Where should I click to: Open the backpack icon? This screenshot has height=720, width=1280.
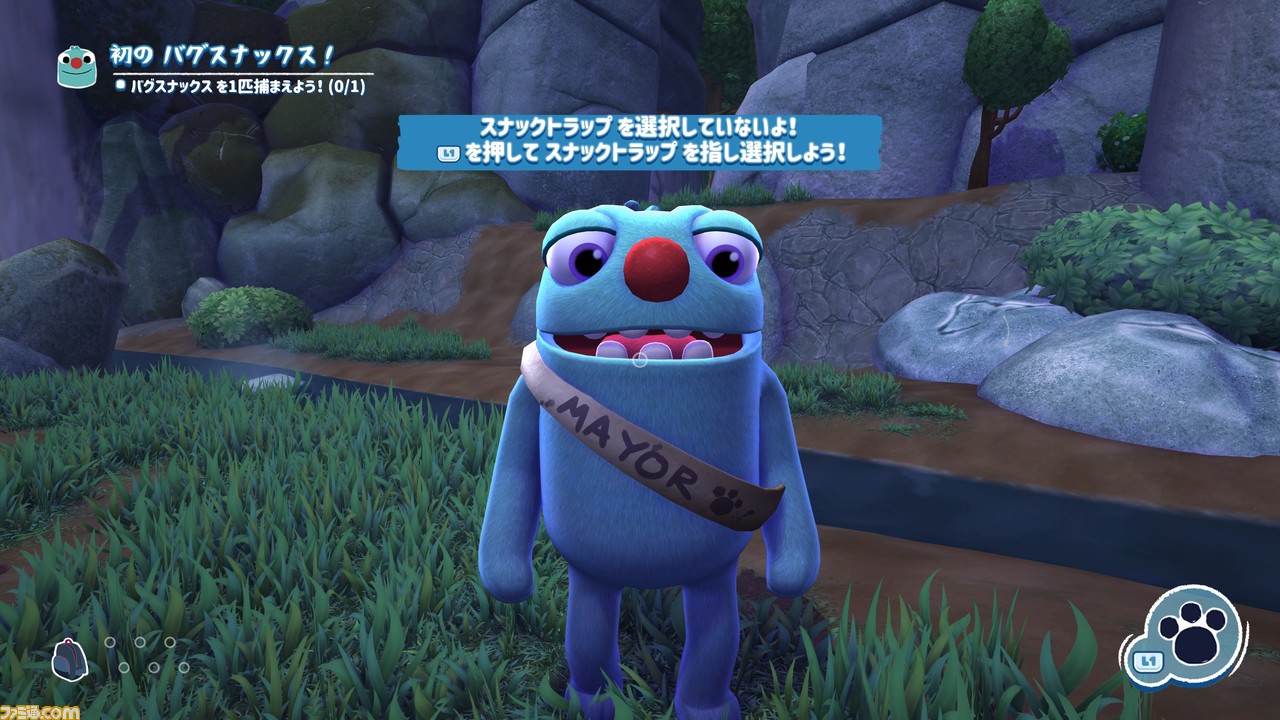click(x=70, y=656)
